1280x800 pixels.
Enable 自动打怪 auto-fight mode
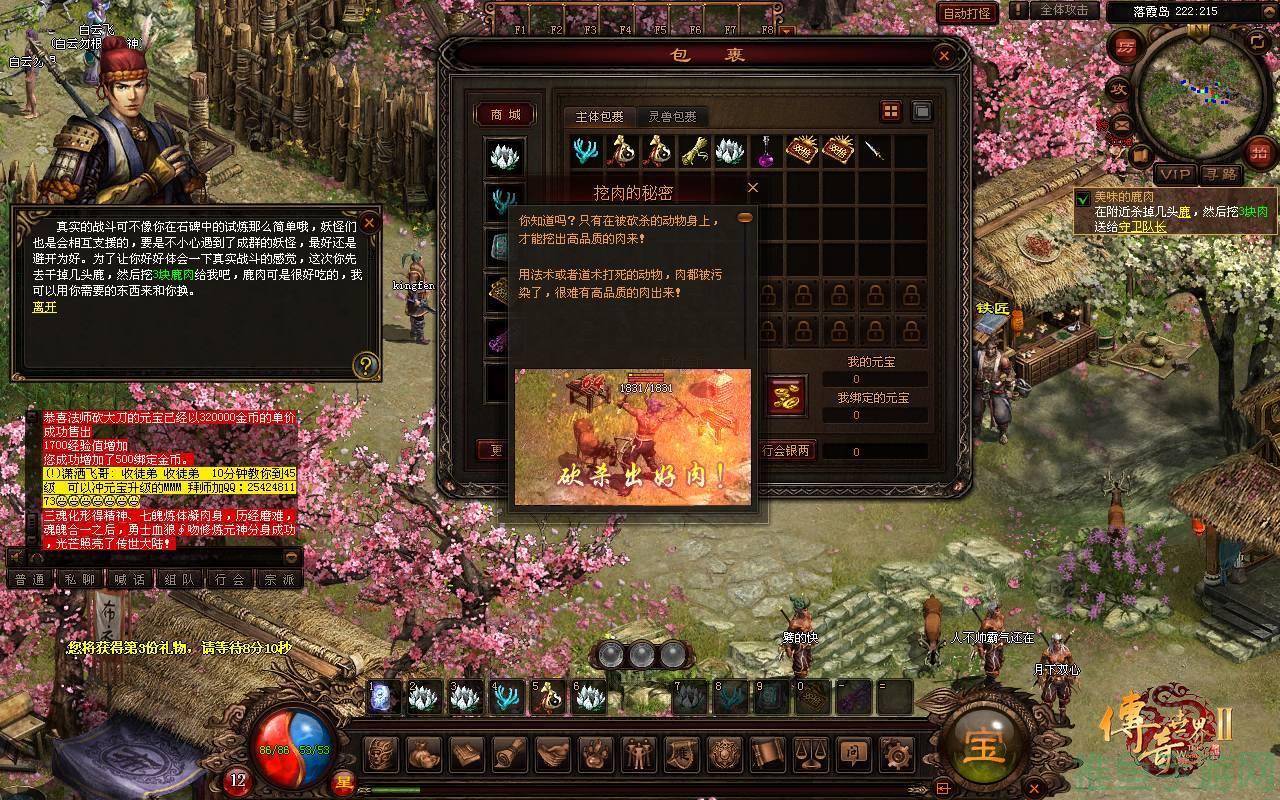tap(969, 12)
